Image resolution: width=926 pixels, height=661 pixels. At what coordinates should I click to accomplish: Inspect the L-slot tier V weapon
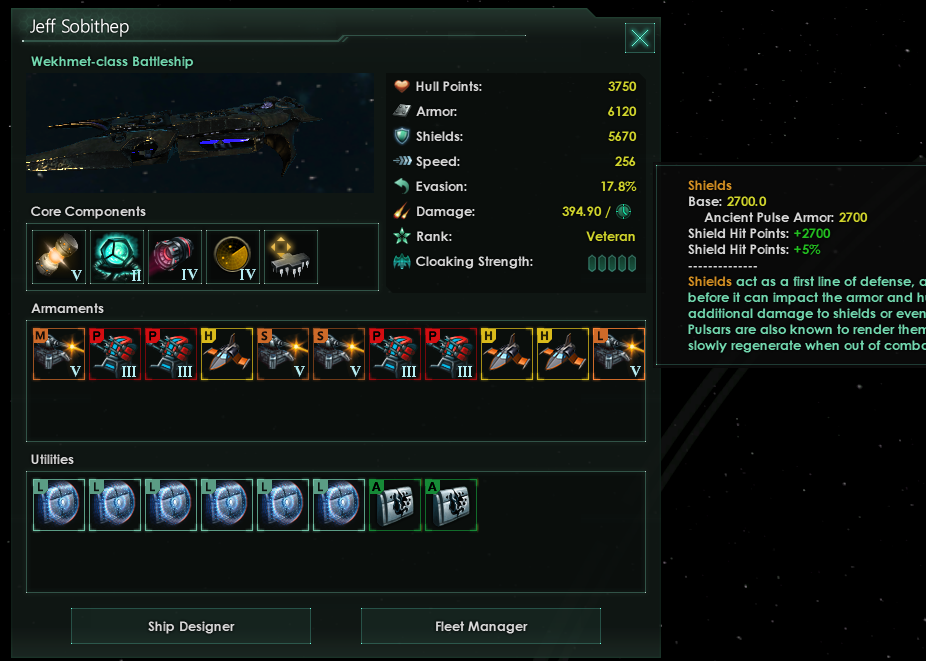(x=619, y=355)
